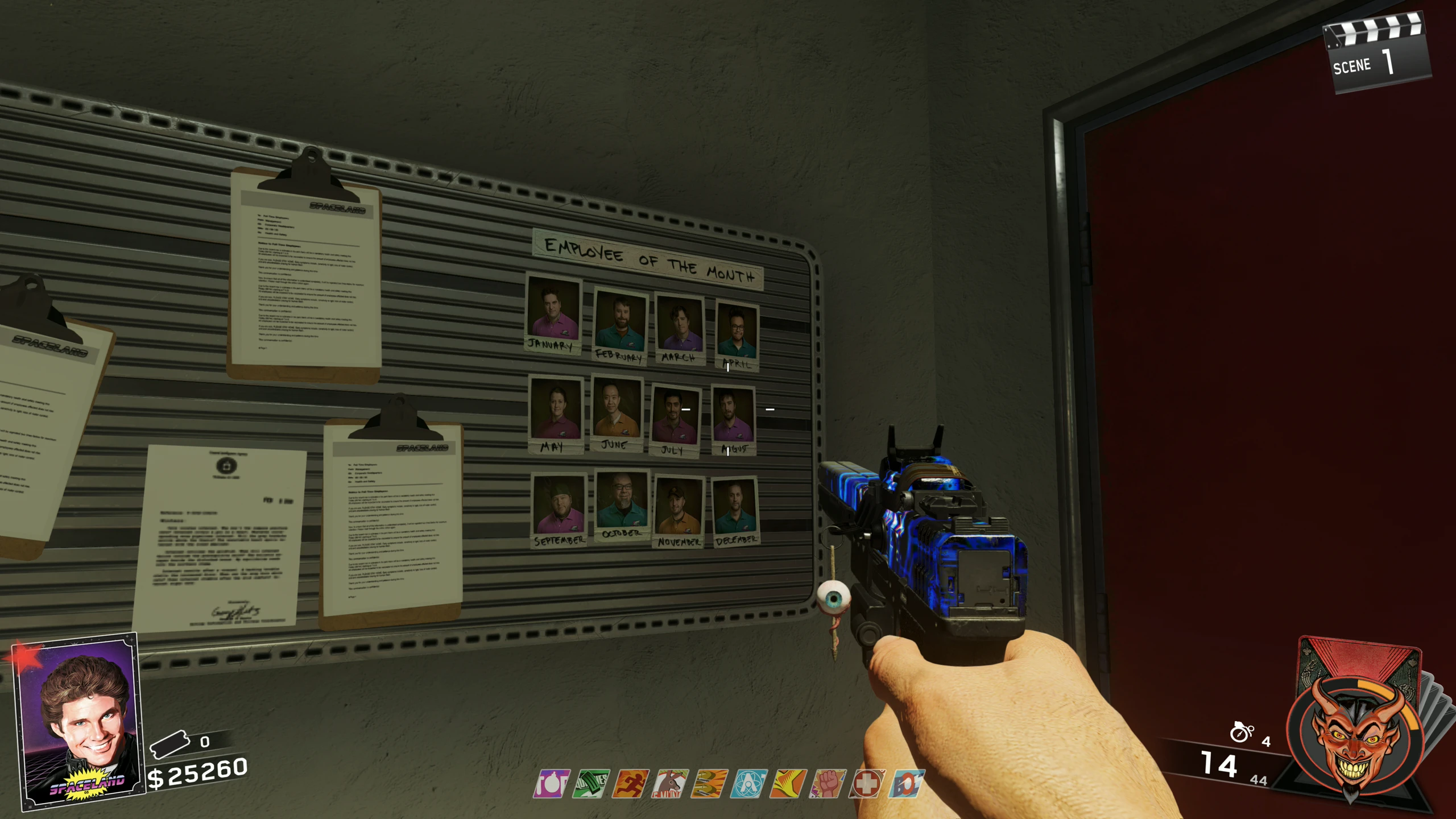Screen dimensions: 1456x819
Task: Click the green Quickies perk icon
Action: pos(590,784)
